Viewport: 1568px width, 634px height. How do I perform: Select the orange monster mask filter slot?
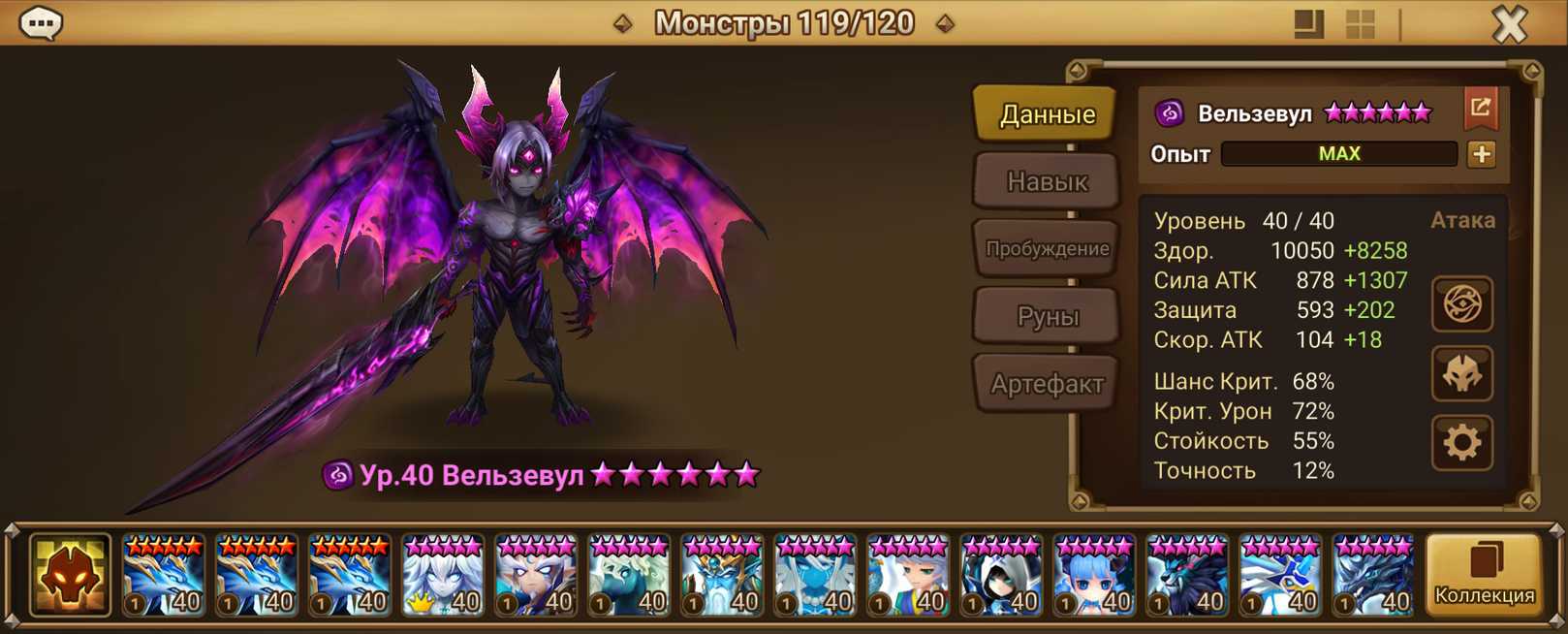(70, 576)
